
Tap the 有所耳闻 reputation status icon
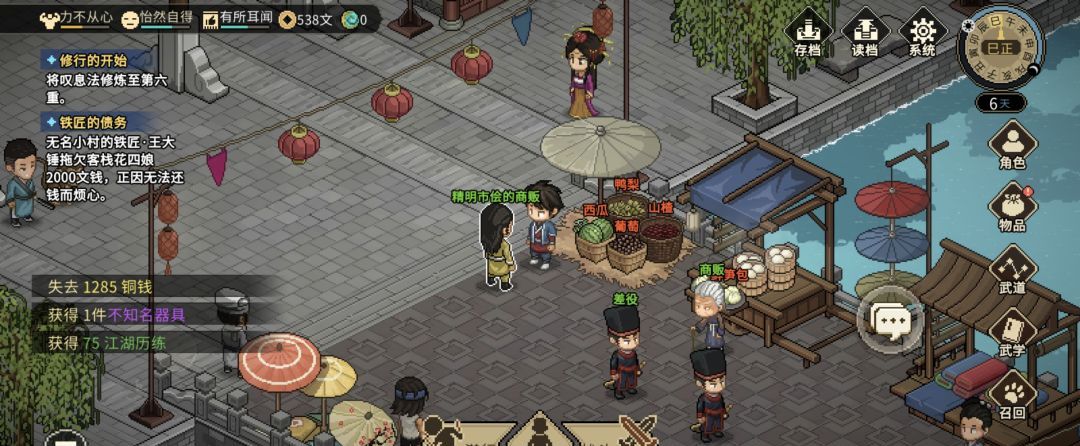(211, 18)
